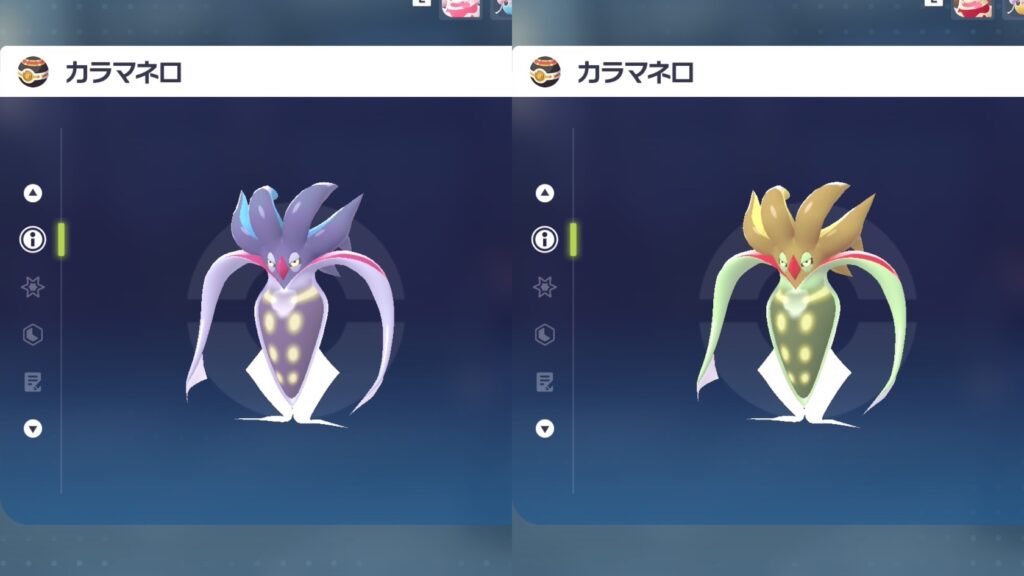
Task: Open the star-shaped tab beside the purple Malamar
Action: [33, 287]
